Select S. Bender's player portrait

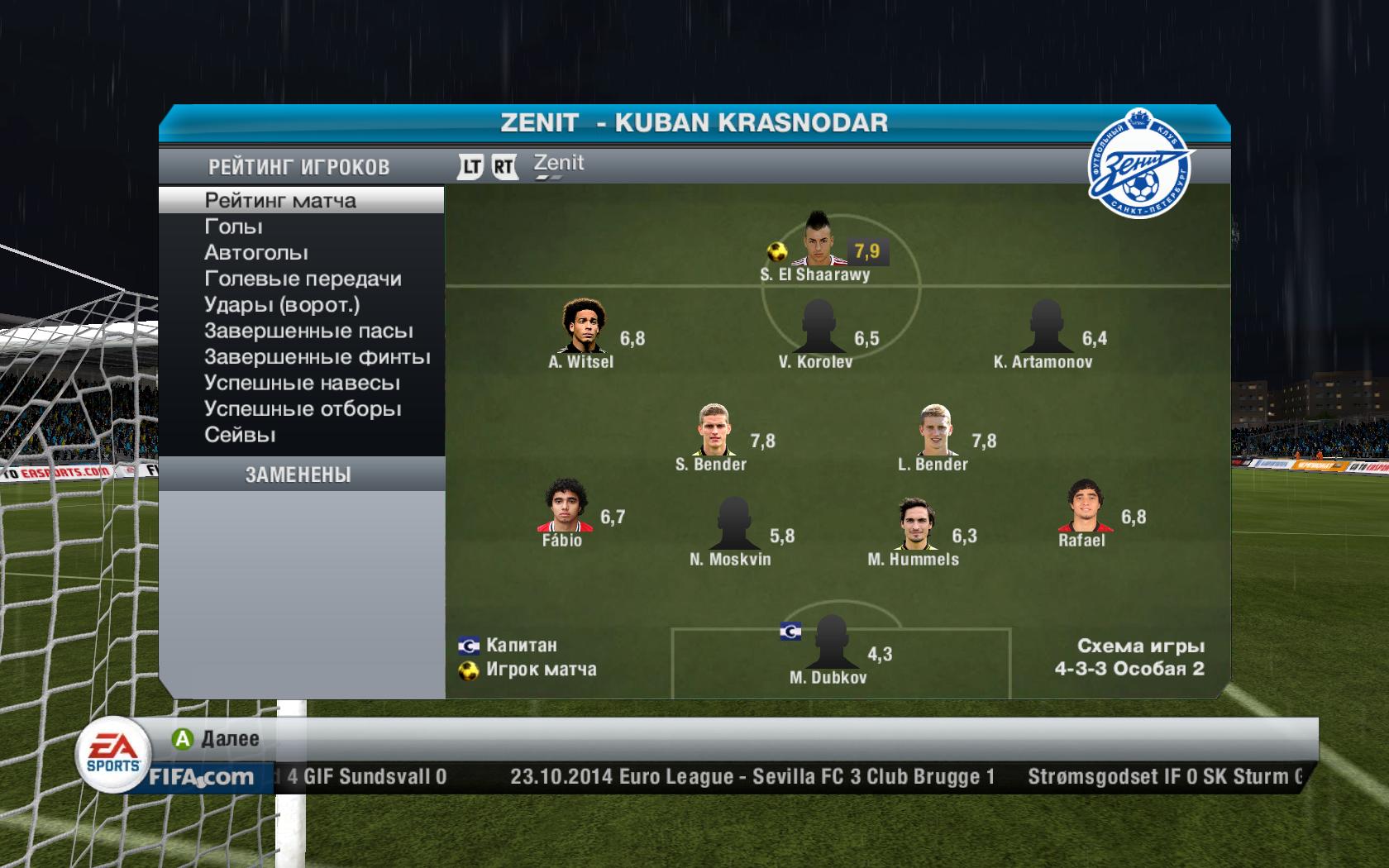[x=713, y=429]
